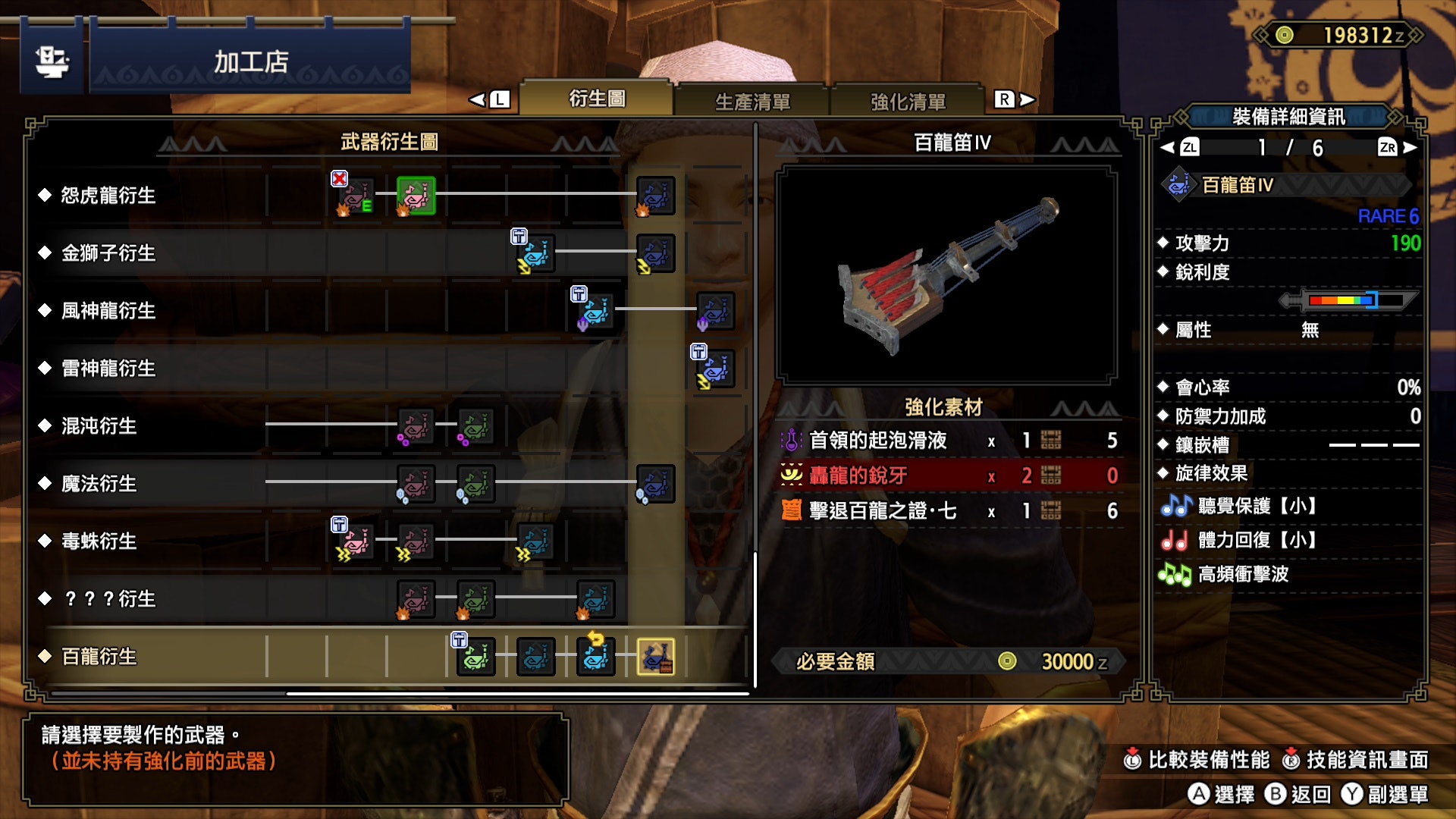This screenshot has height=819, width=1456.
Task: Select the 轟龍的銳牙 material row
Action: 948,475
